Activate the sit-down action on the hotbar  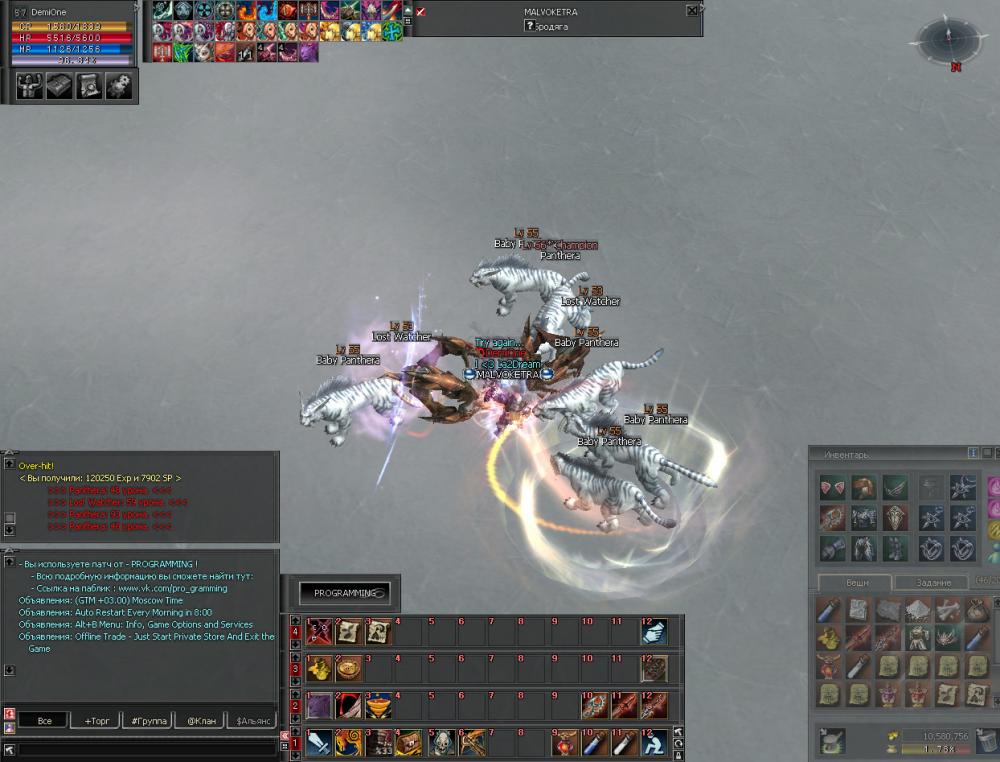pos(655,742)
